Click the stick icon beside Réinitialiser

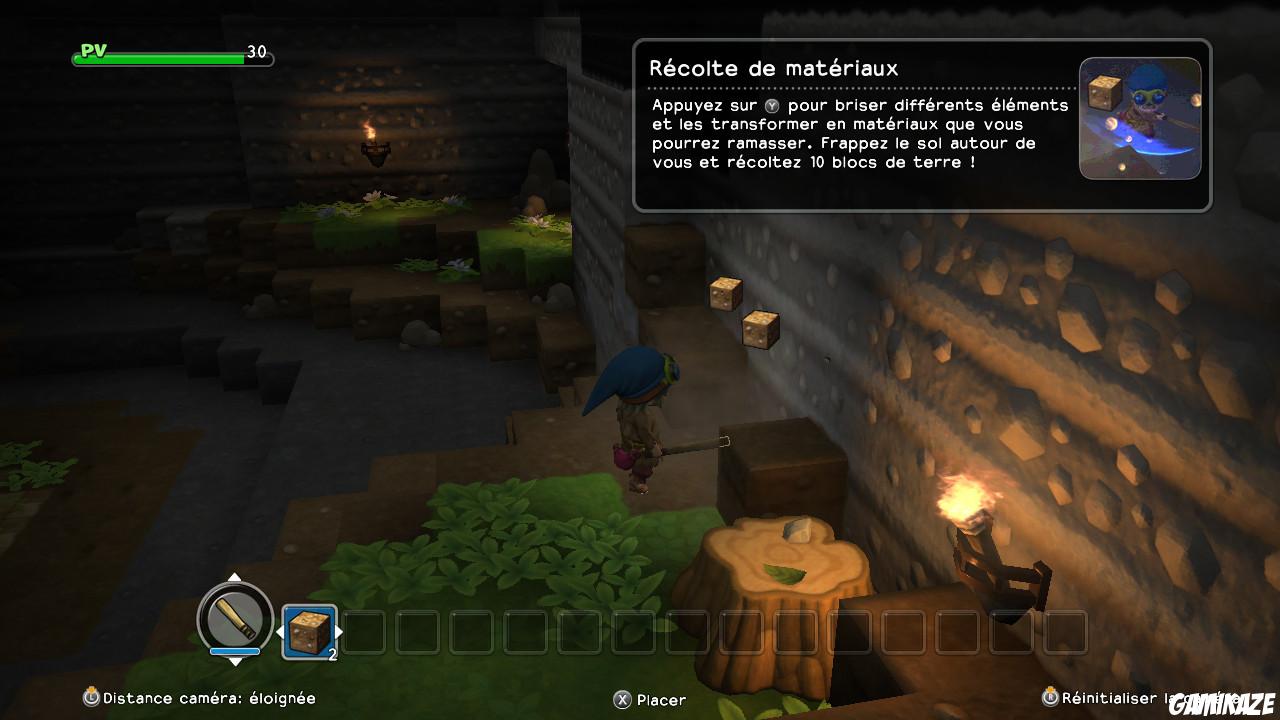pos(1050,699)
